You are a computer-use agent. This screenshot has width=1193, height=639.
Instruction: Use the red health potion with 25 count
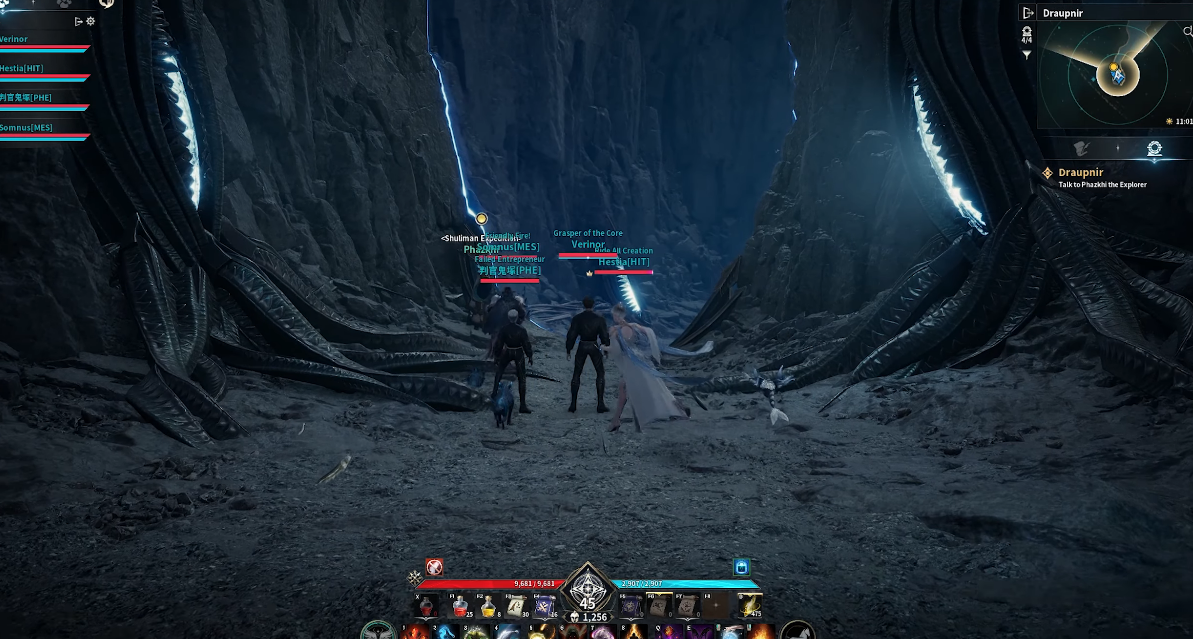[461, 605]
